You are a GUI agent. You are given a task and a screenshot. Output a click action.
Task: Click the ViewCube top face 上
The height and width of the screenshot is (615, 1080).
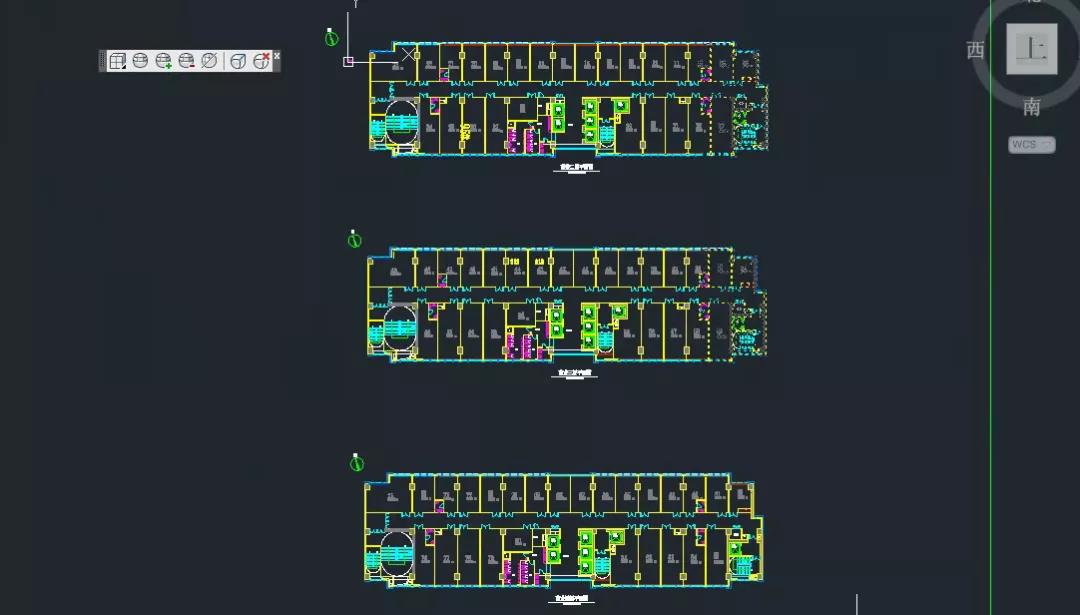(x=1031, y=49)
